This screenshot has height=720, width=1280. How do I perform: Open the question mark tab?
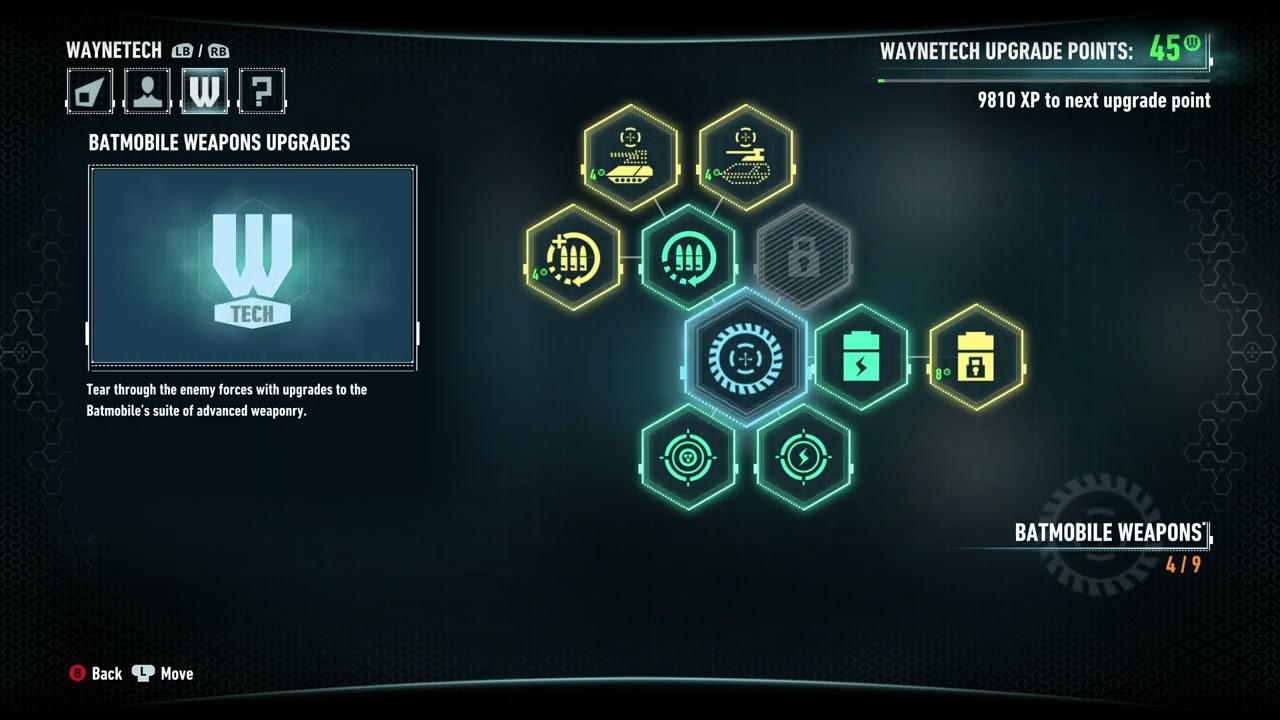pos(262,90)
